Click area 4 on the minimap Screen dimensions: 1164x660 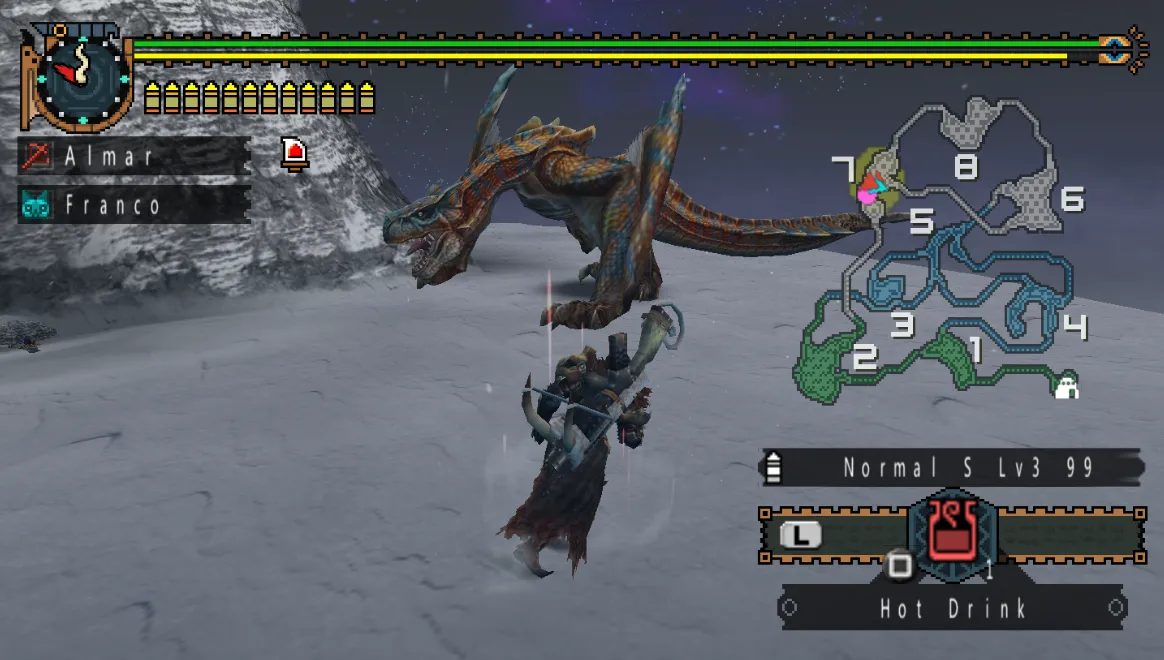(1075, 326)
